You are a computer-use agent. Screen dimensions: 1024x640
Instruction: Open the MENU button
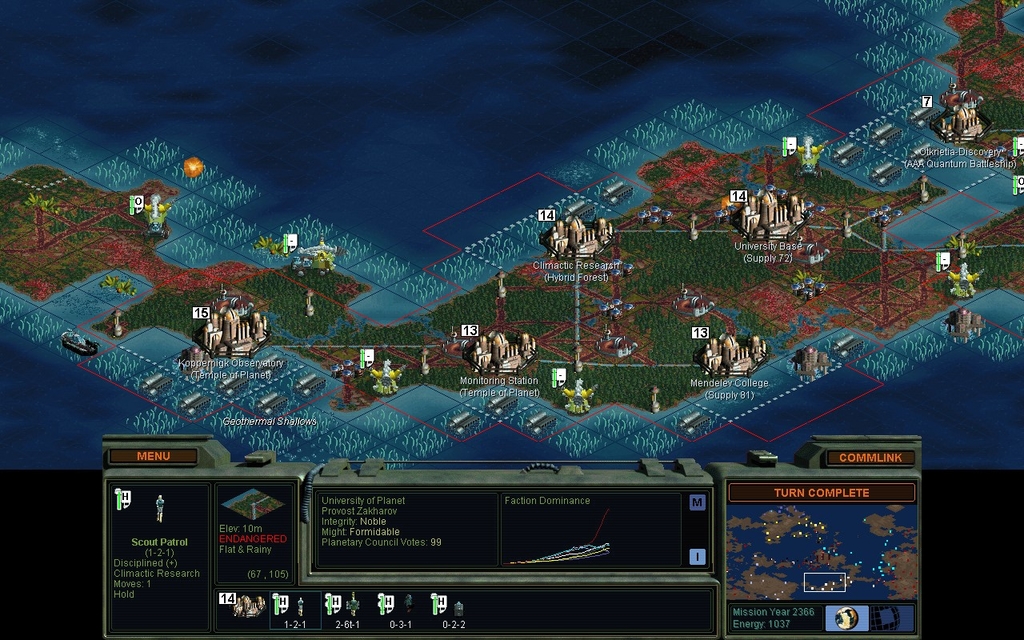[153, 457]
